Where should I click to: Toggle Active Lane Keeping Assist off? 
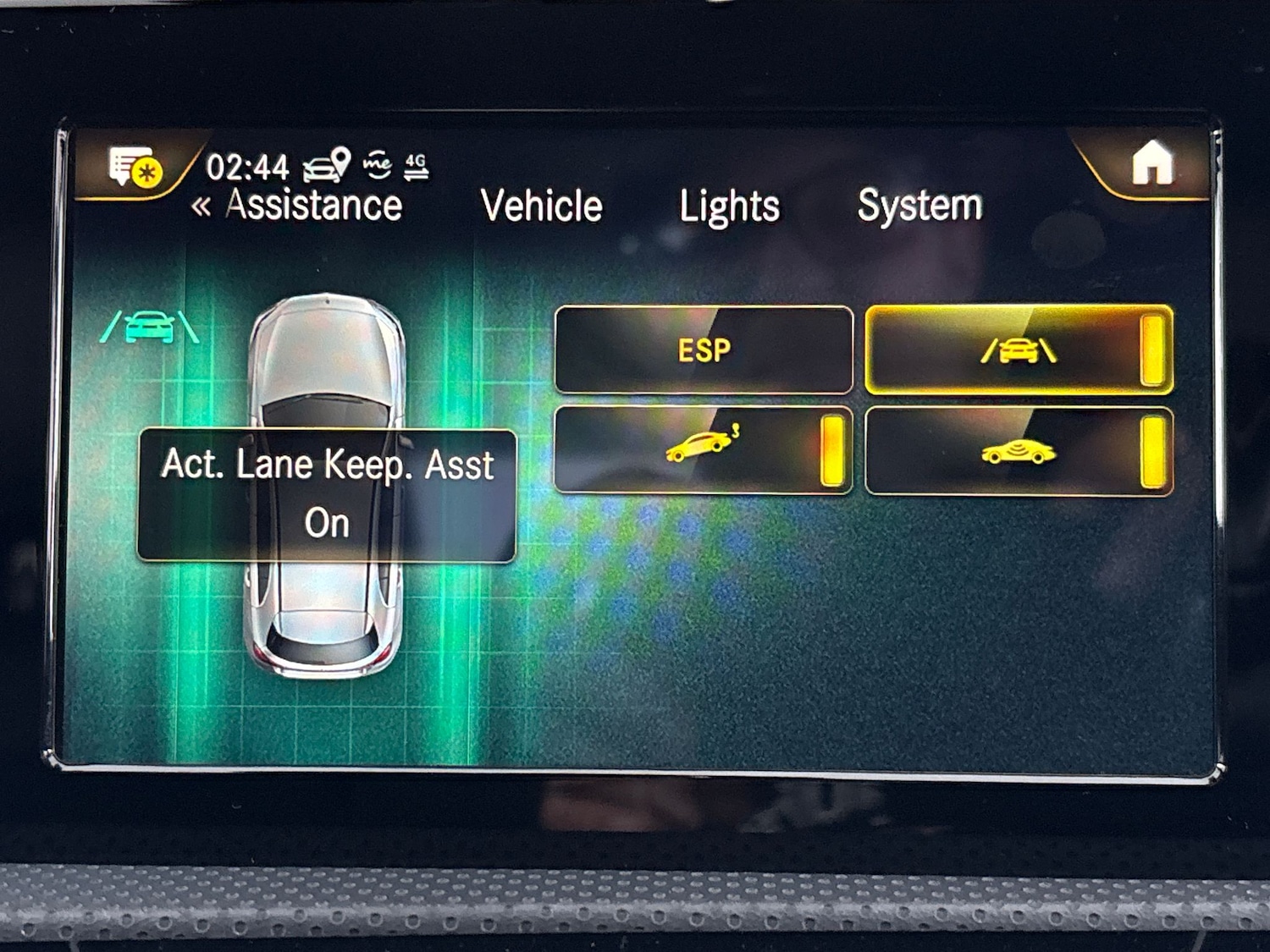[1152, 351]
